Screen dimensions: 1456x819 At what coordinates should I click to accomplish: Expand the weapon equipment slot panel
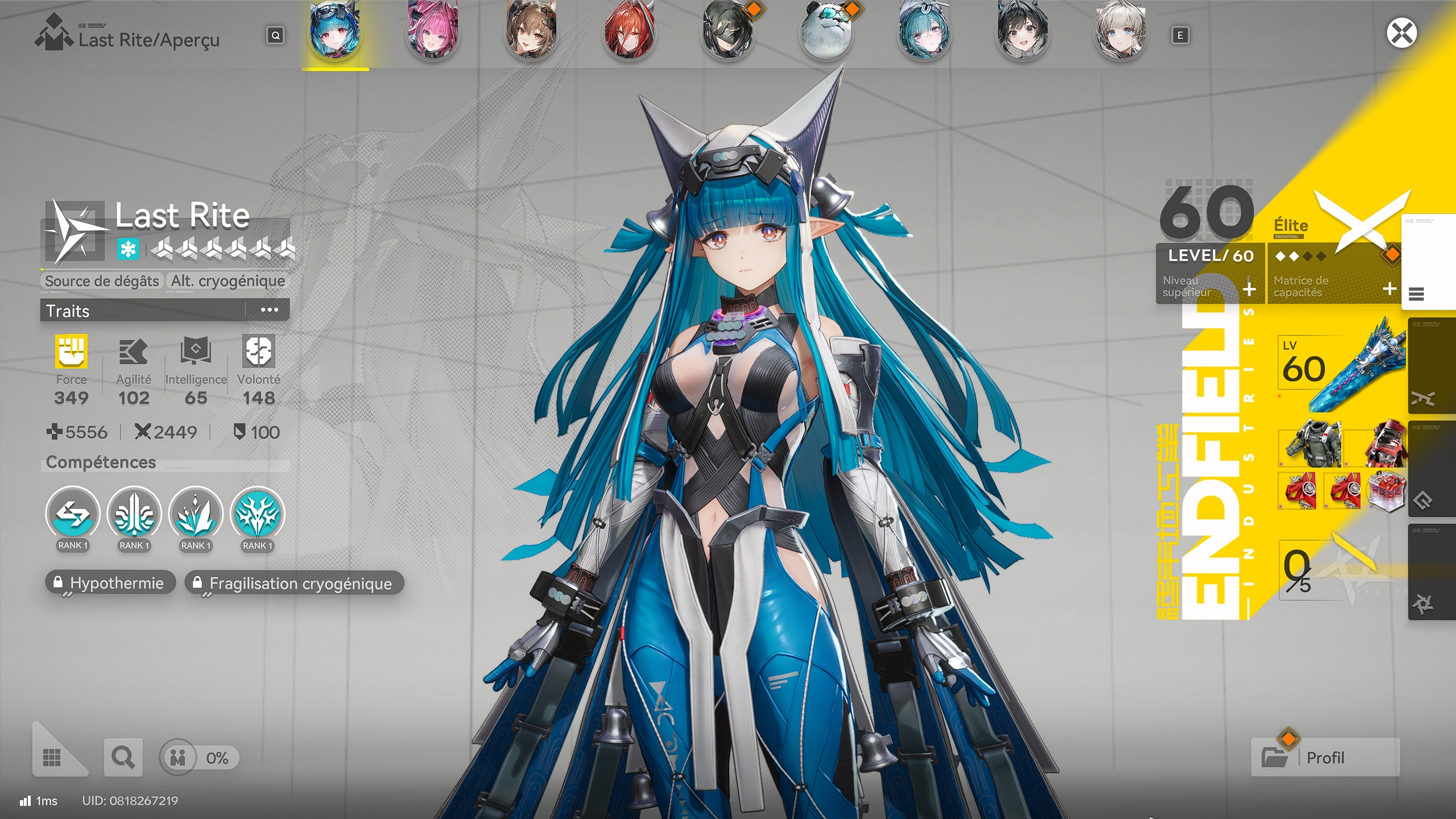1423,399
